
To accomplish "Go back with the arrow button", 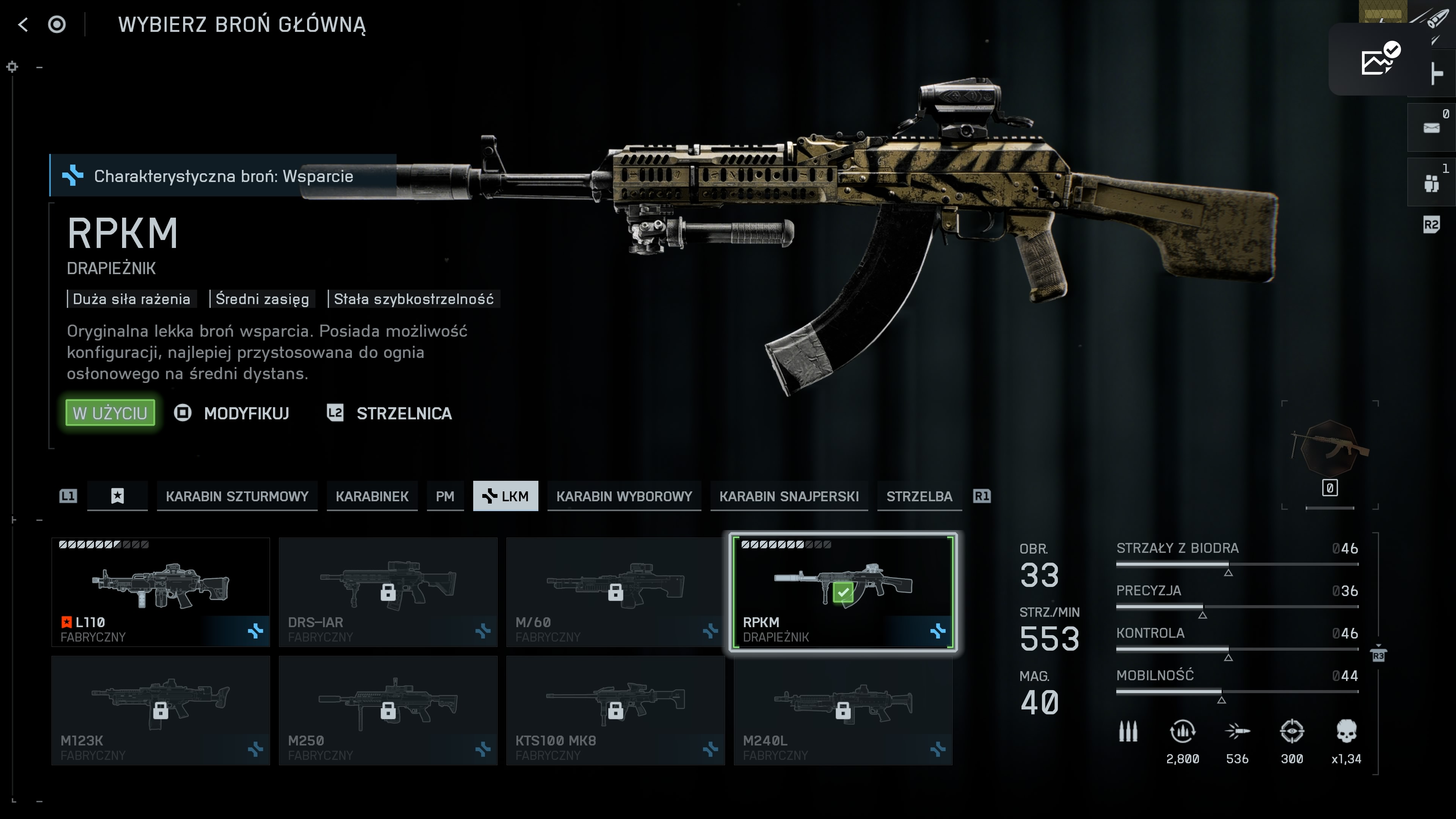I will point(23,24).
